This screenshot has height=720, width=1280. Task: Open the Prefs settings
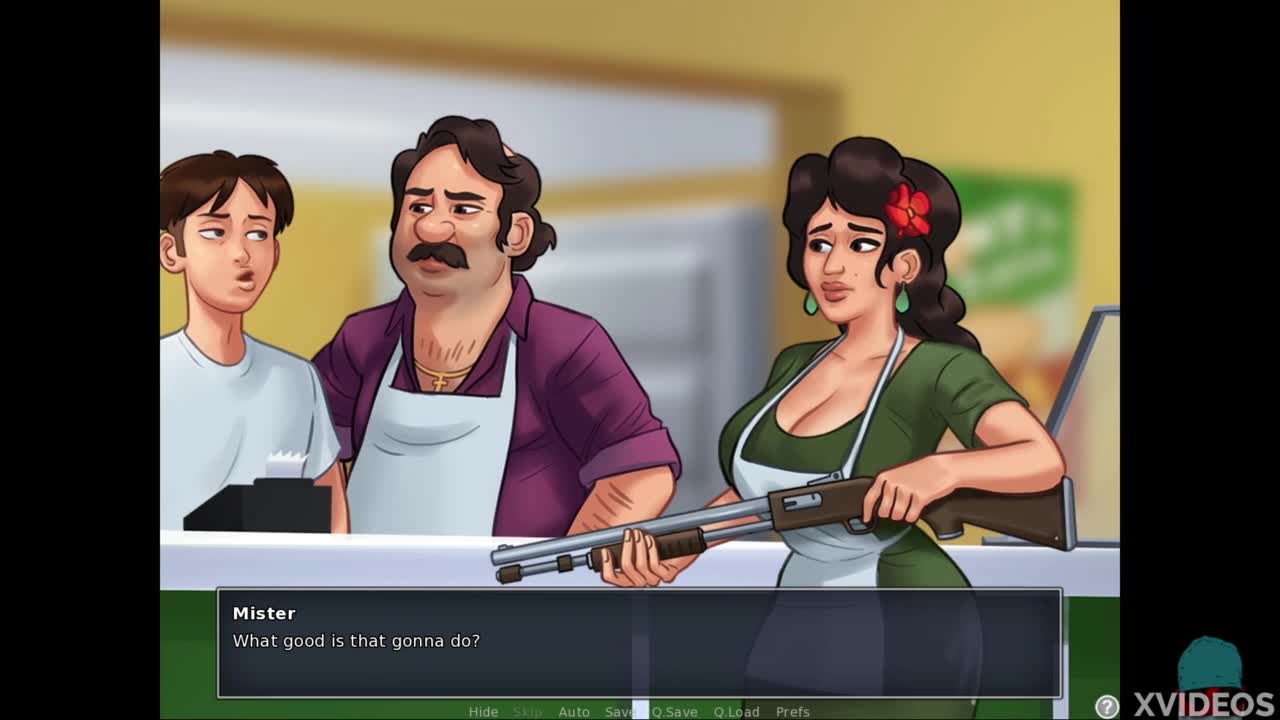(792, 711)
